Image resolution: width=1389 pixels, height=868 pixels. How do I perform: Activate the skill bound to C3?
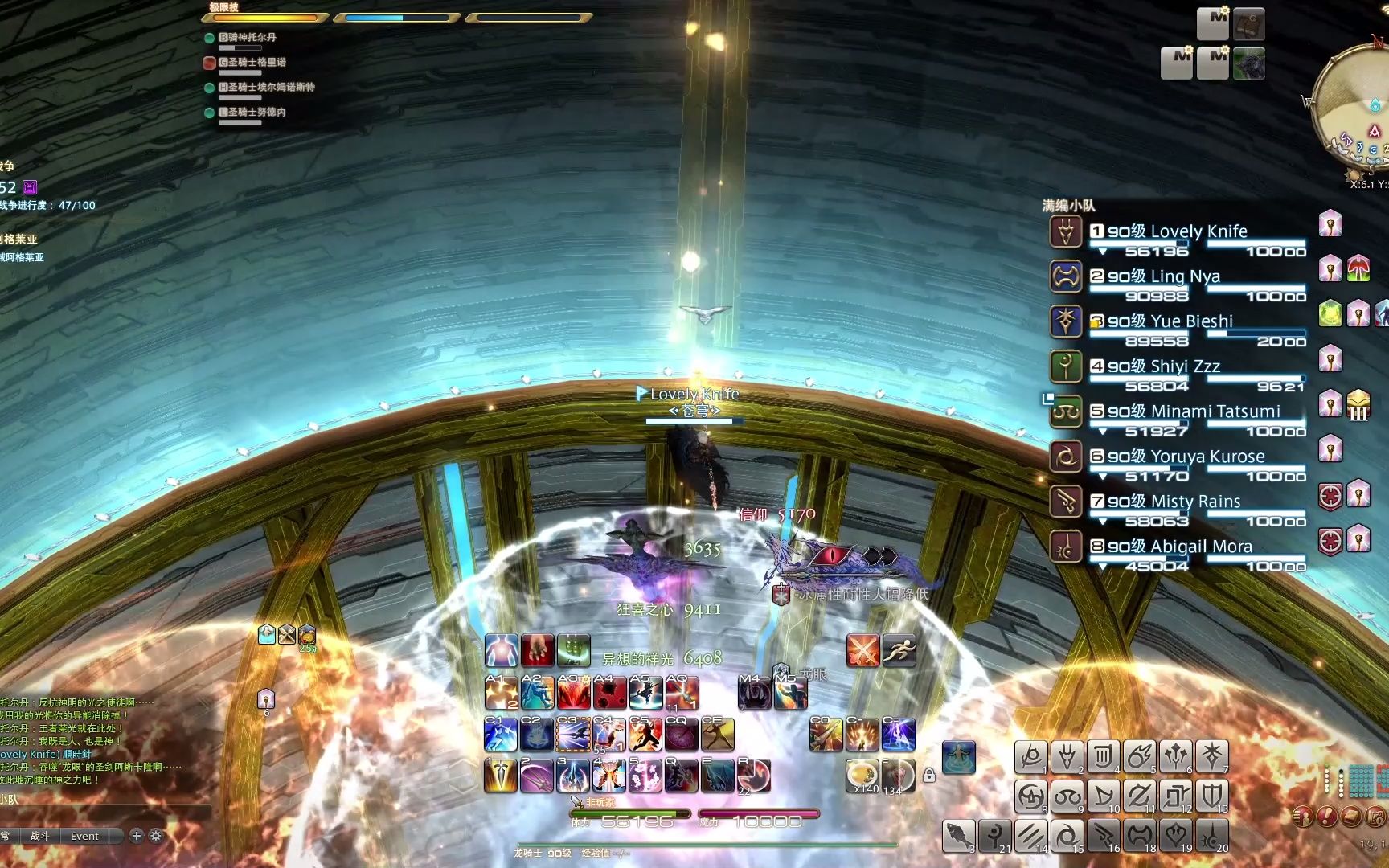point(572,735)
